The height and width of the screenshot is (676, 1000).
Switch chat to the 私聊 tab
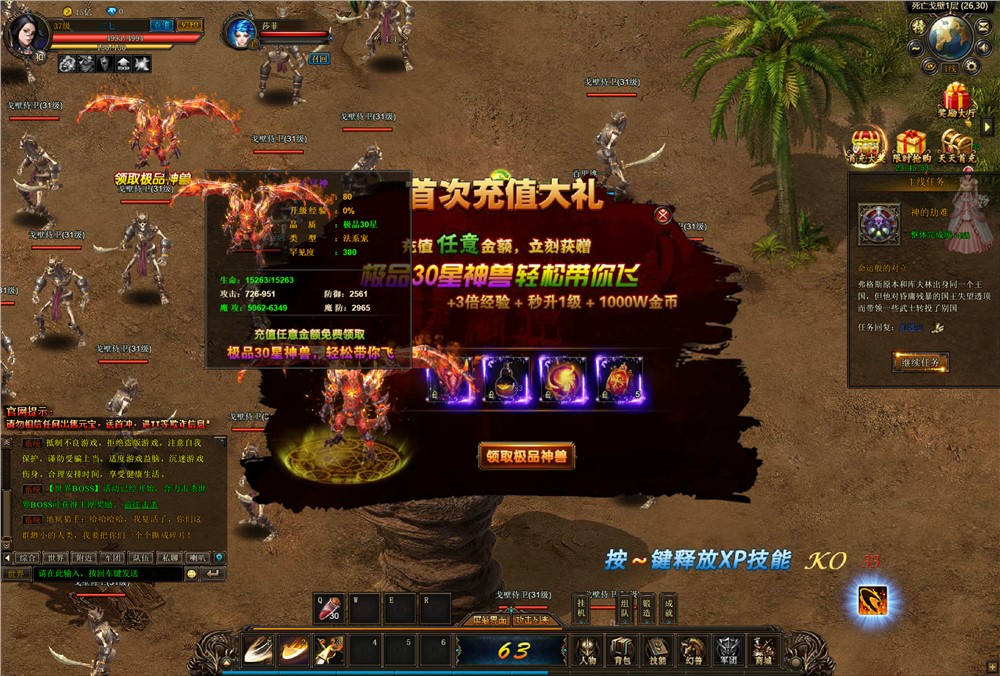point(170,558)
